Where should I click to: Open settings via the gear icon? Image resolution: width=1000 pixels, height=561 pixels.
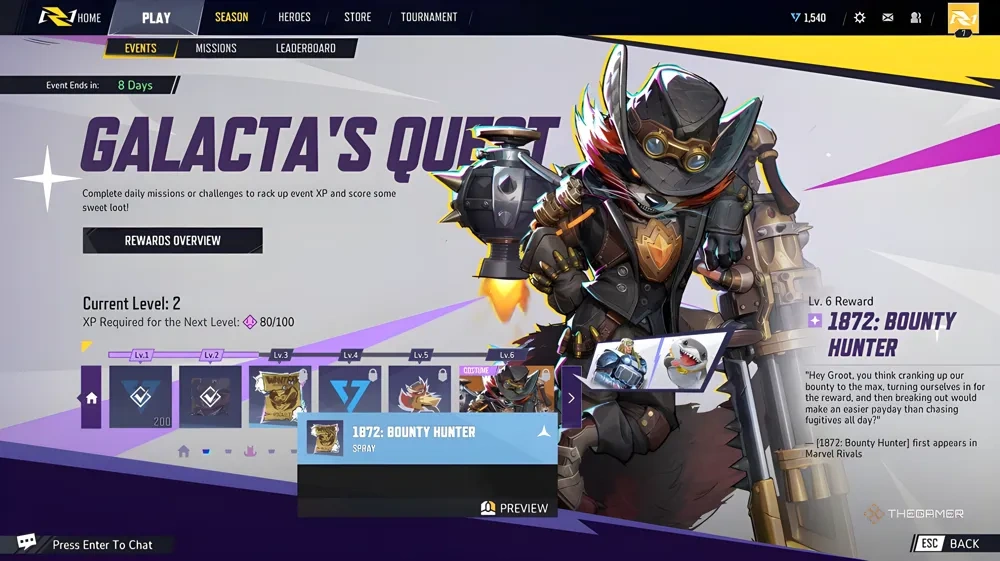(x=859, y=18)
